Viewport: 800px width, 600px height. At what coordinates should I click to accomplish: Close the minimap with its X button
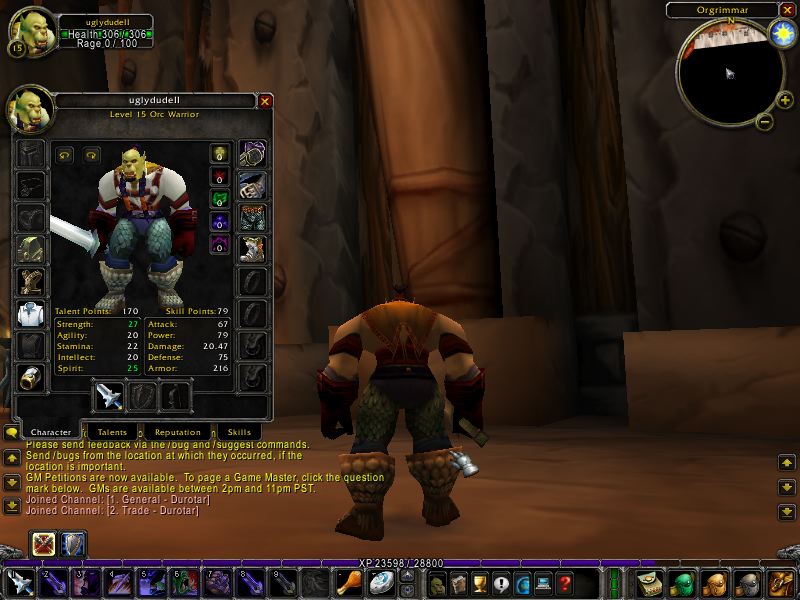coord(785,10)
